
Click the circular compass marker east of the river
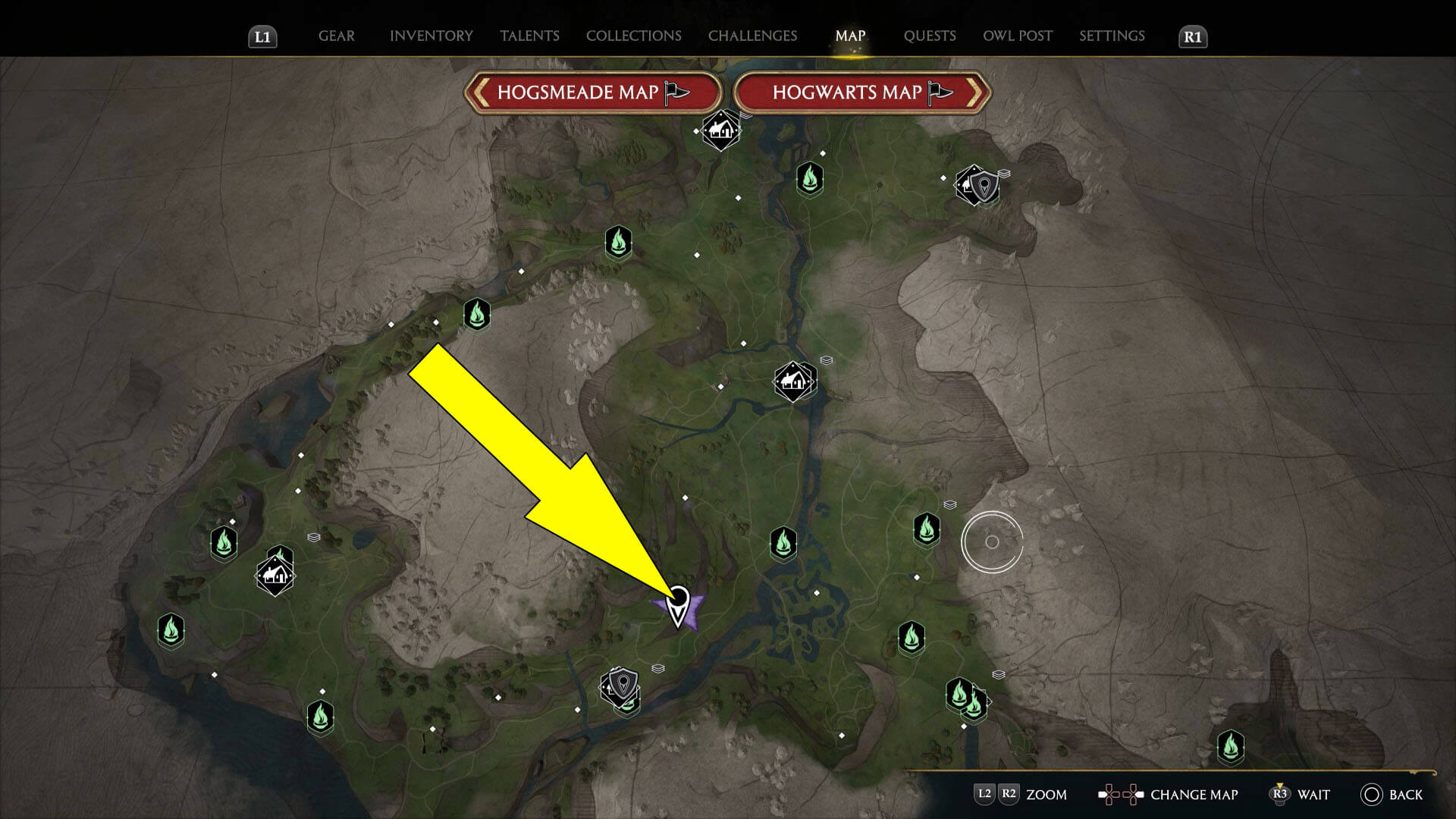[992, 542]
